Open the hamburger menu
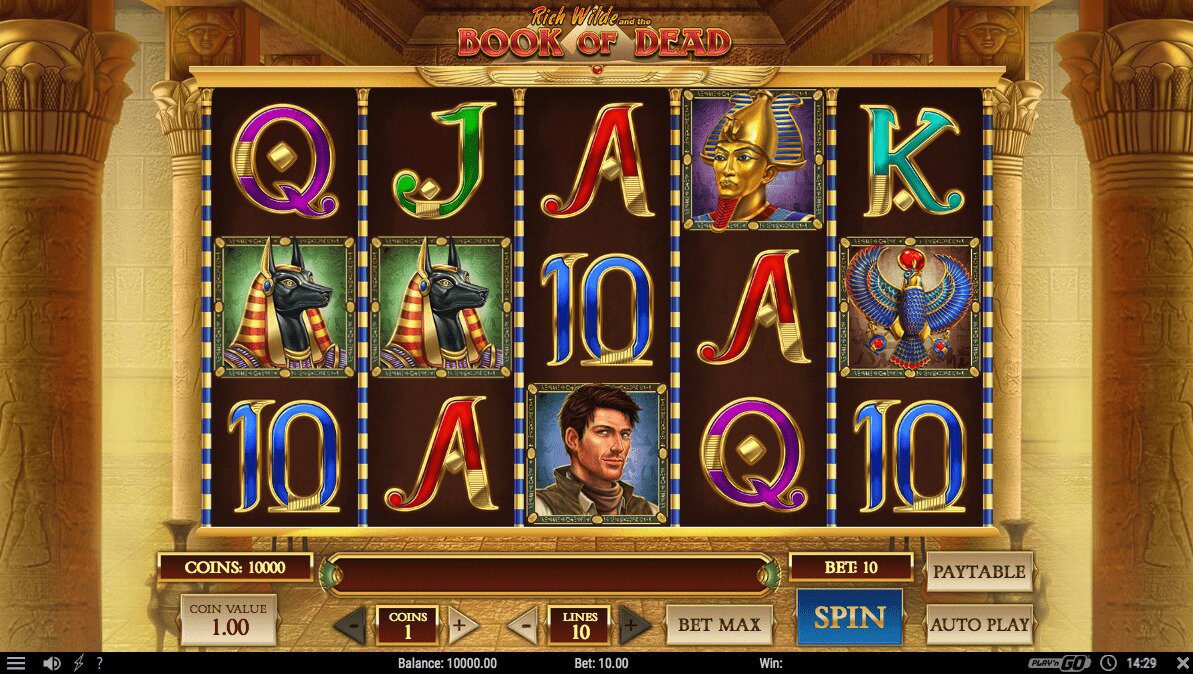Screen dimensions: 1193x674 (16, 663)
